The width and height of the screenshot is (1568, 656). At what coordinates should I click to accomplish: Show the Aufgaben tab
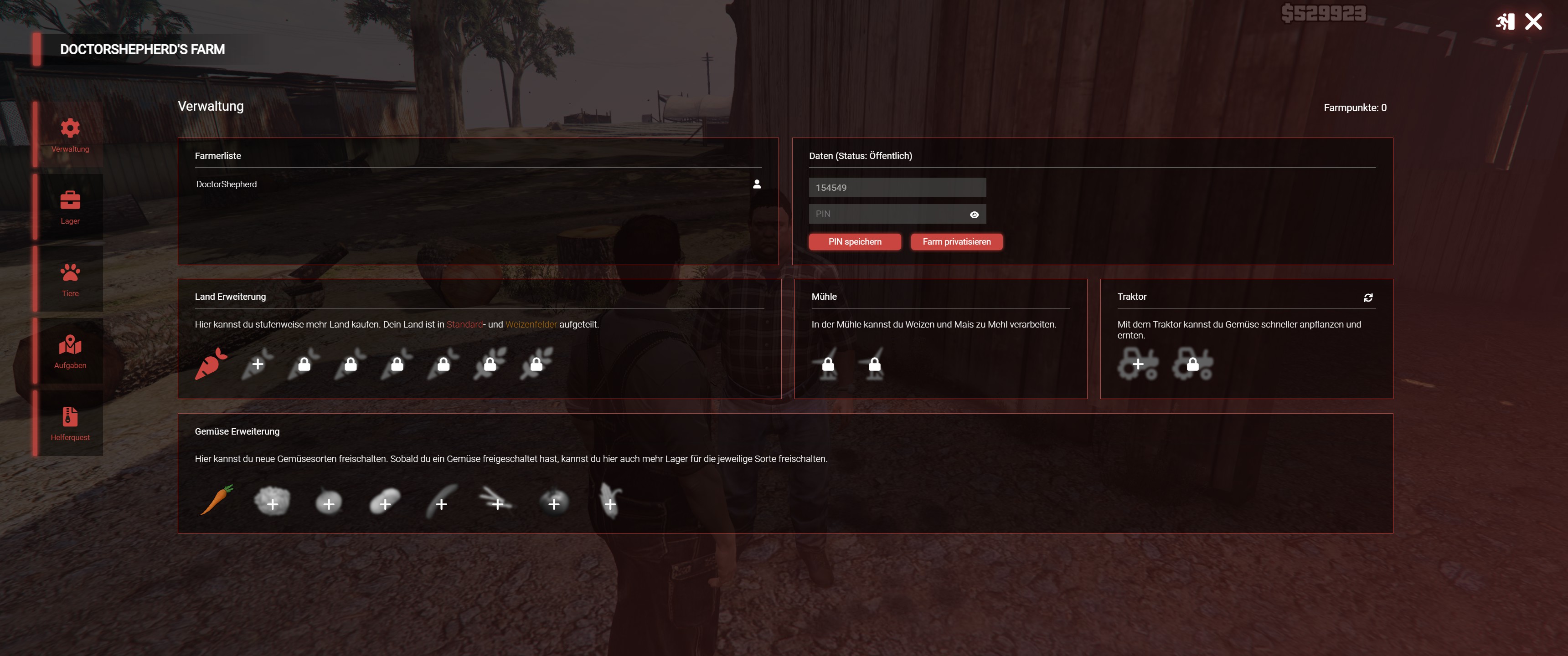[70, 351]
